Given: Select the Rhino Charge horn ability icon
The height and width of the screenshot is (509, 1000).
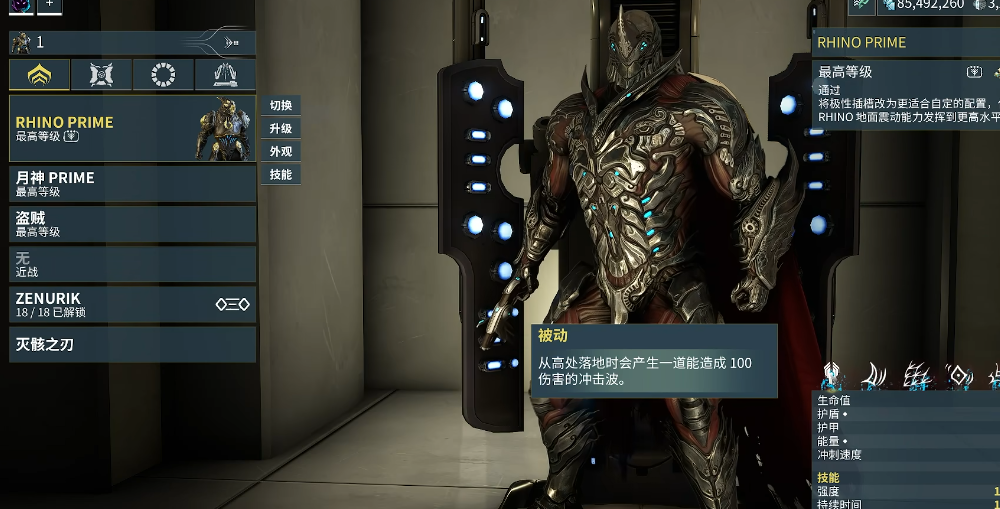Looking at the screenshot, I should pos(875,376).
